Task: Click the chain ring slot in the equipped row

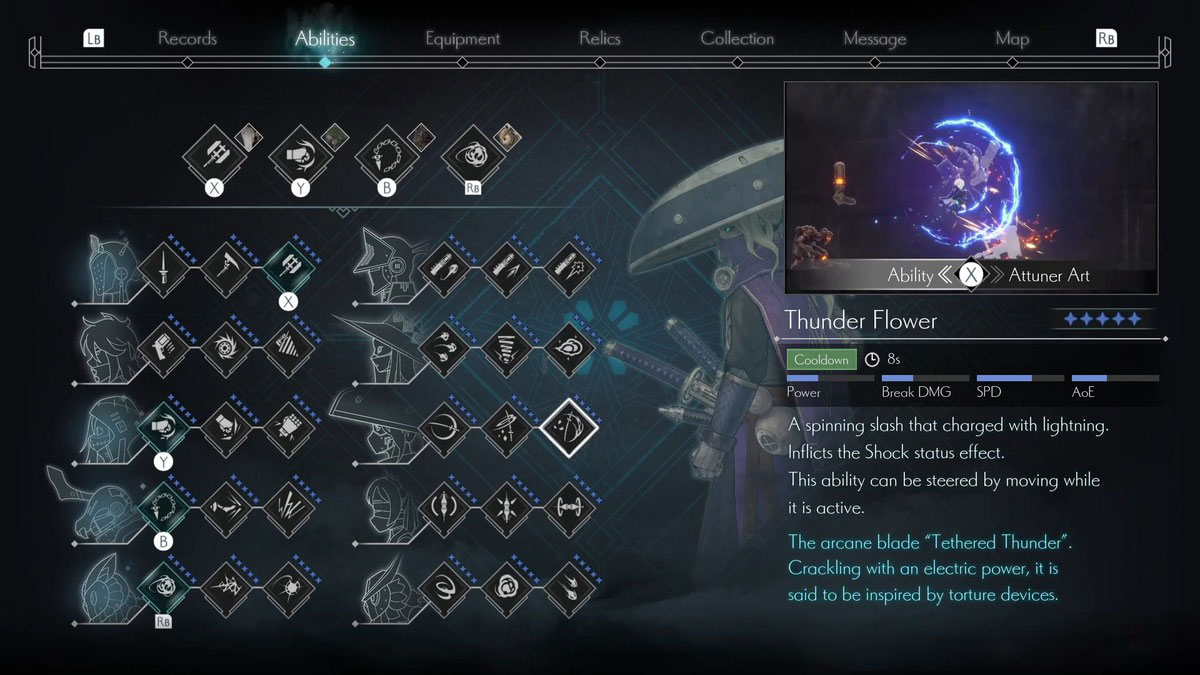Action: click(386, 155)
